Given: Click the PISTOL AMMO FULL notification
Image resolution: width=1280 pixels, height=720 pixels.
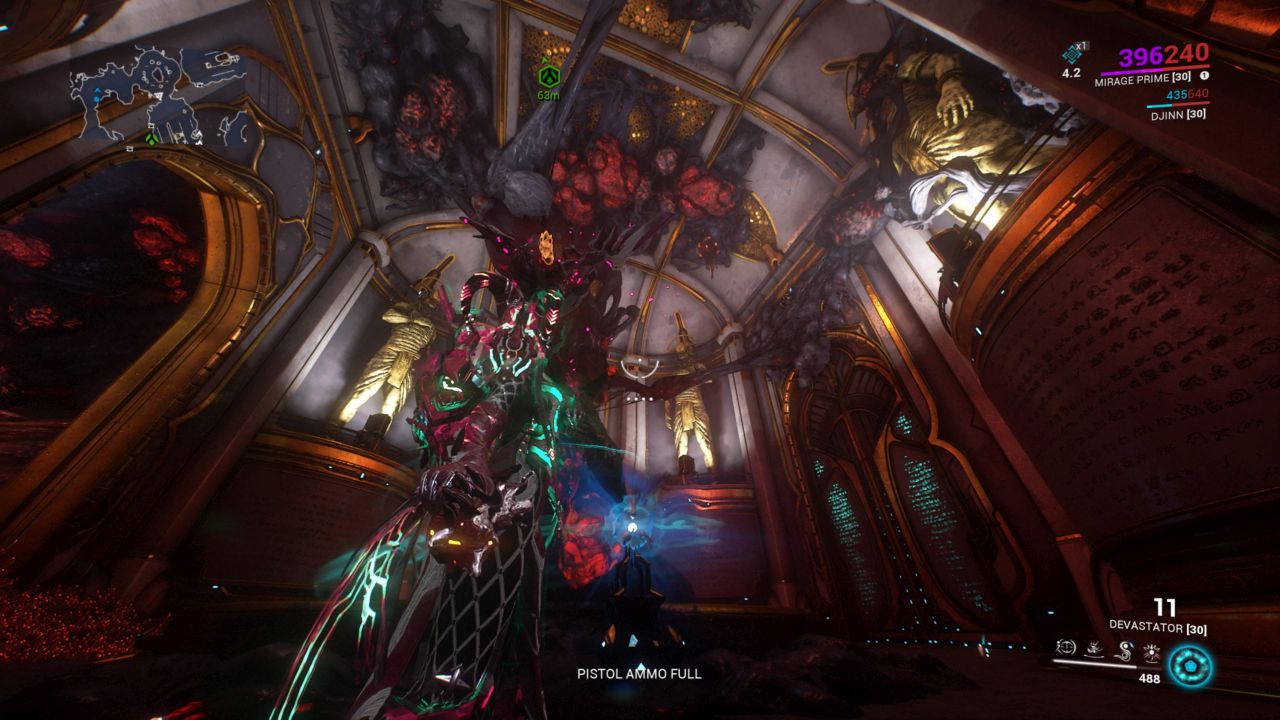Looking at the screenshot, I should pos(638,675).
